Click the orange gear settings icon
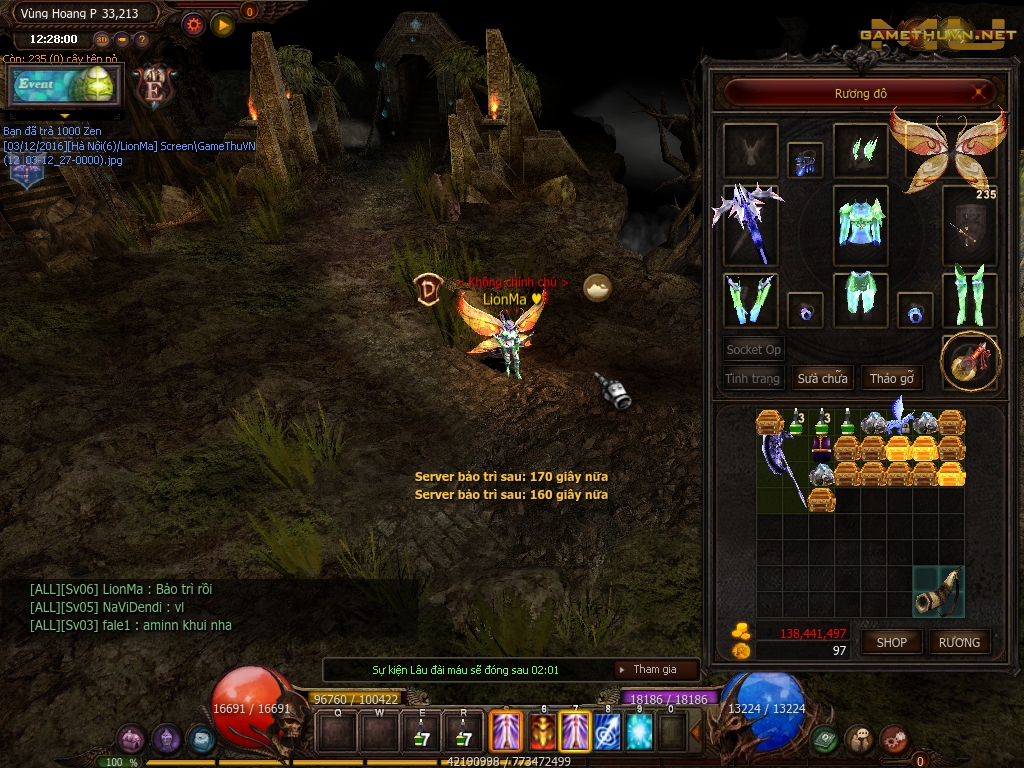The width and height of the screenshot is (1024, 768). [x=193, y=24]
